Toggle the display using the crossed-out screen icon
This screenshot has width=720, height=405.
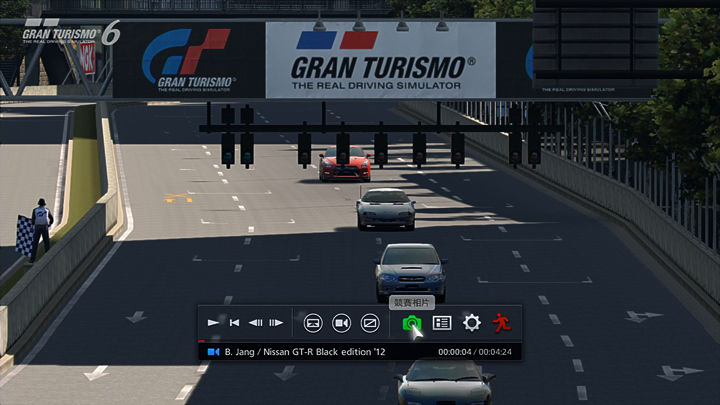(369, 323)
